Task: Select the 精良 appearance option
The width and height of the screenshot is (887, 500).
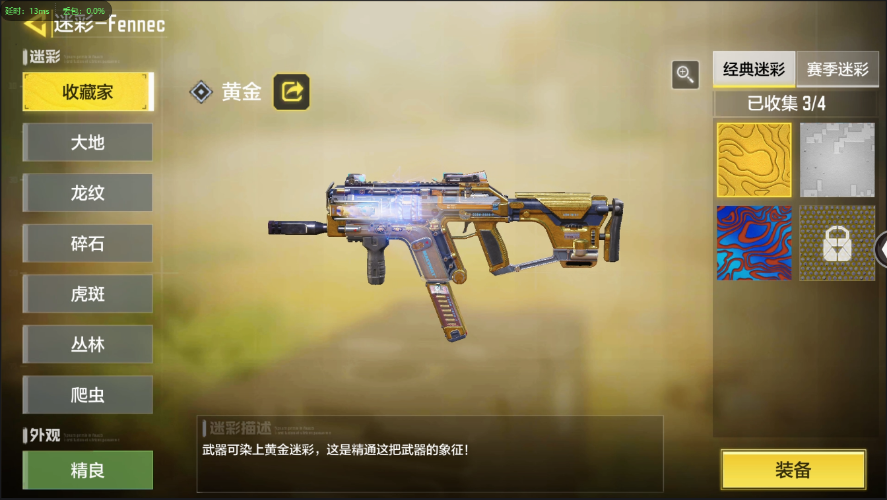Action: 88,469
